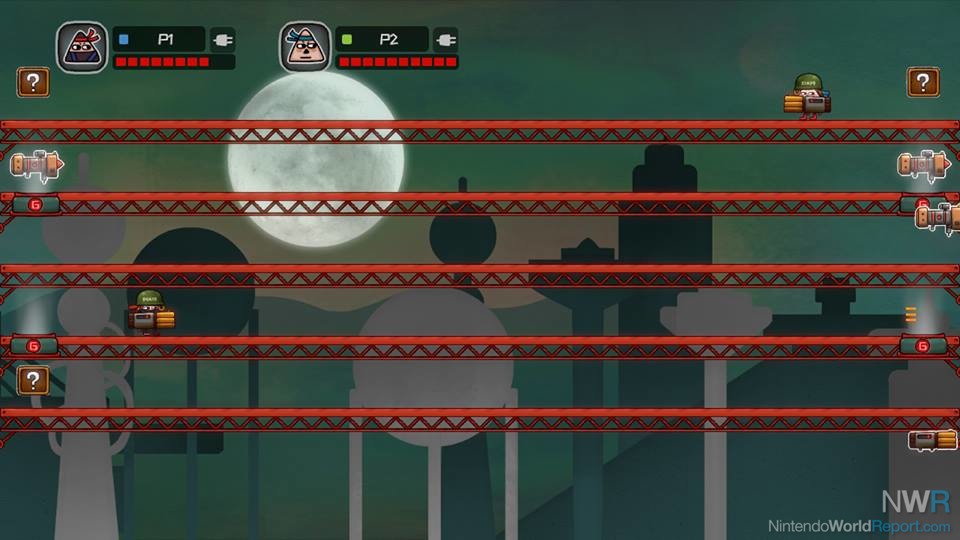Screen dimensions: 960x540
Task: Select the P2 blue-headband character portrait
Action: pyautogui.click(x=305, y=47)
